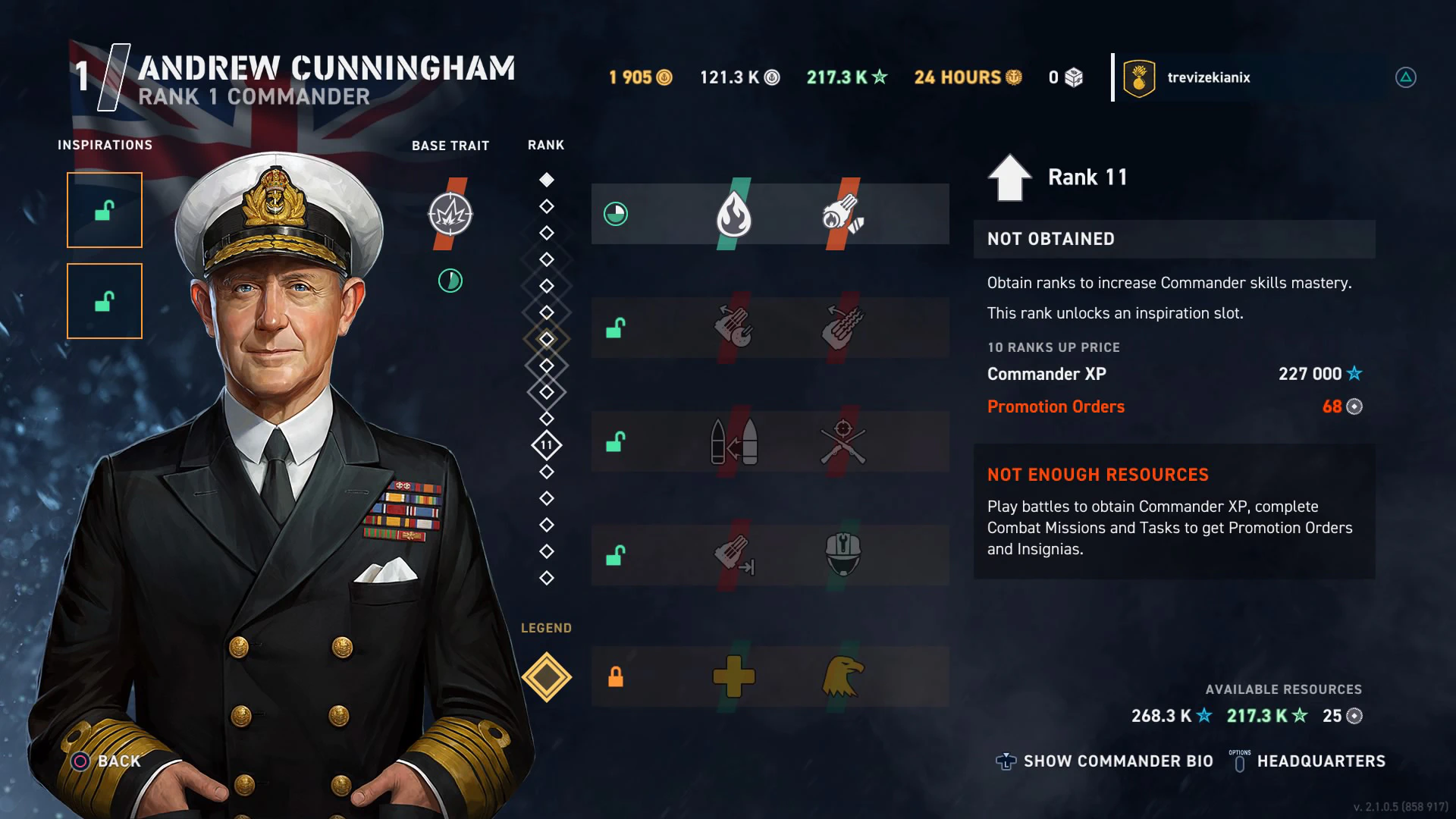This screenshot has height=819, width=1456.
Task: Choose the crossed guns crosshair skill
Action: [x=843, y=442]
